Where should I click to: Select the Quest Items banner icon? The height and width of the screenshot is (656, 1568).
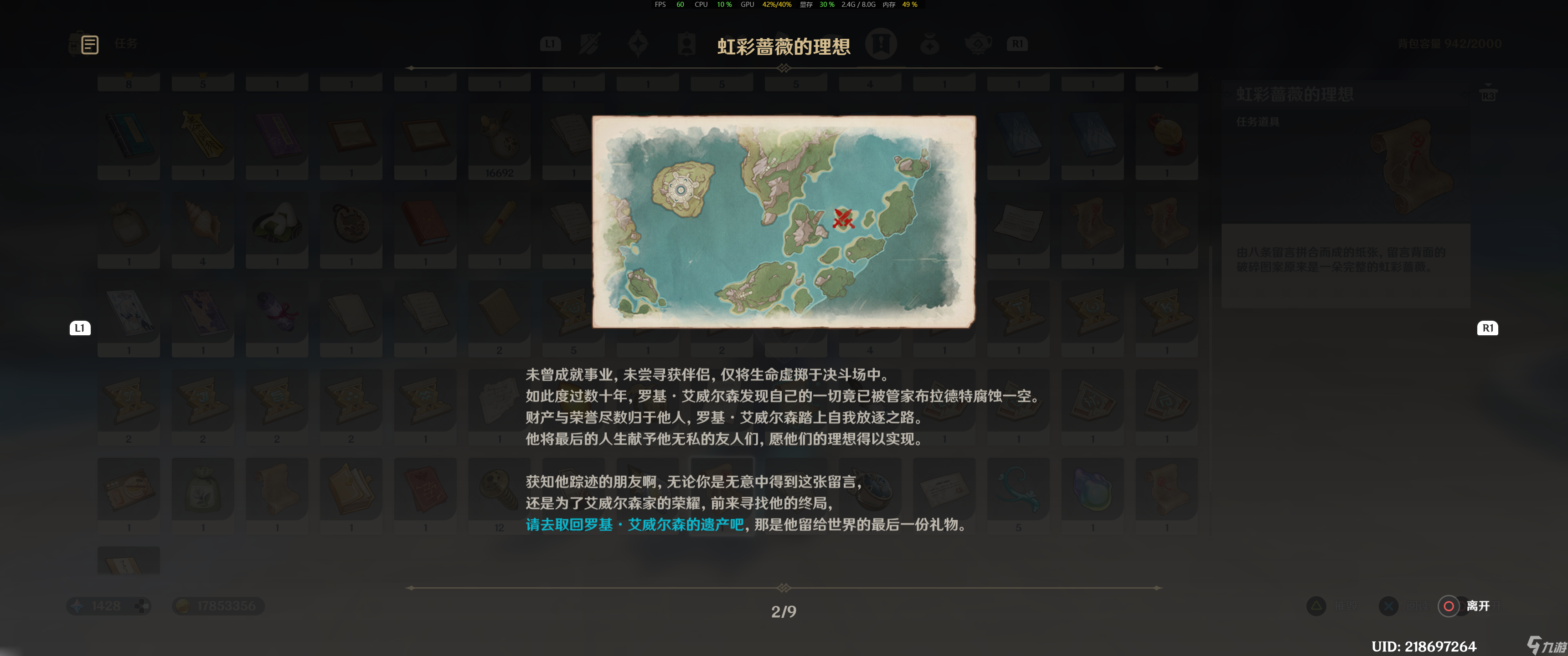tap(882, 44)
